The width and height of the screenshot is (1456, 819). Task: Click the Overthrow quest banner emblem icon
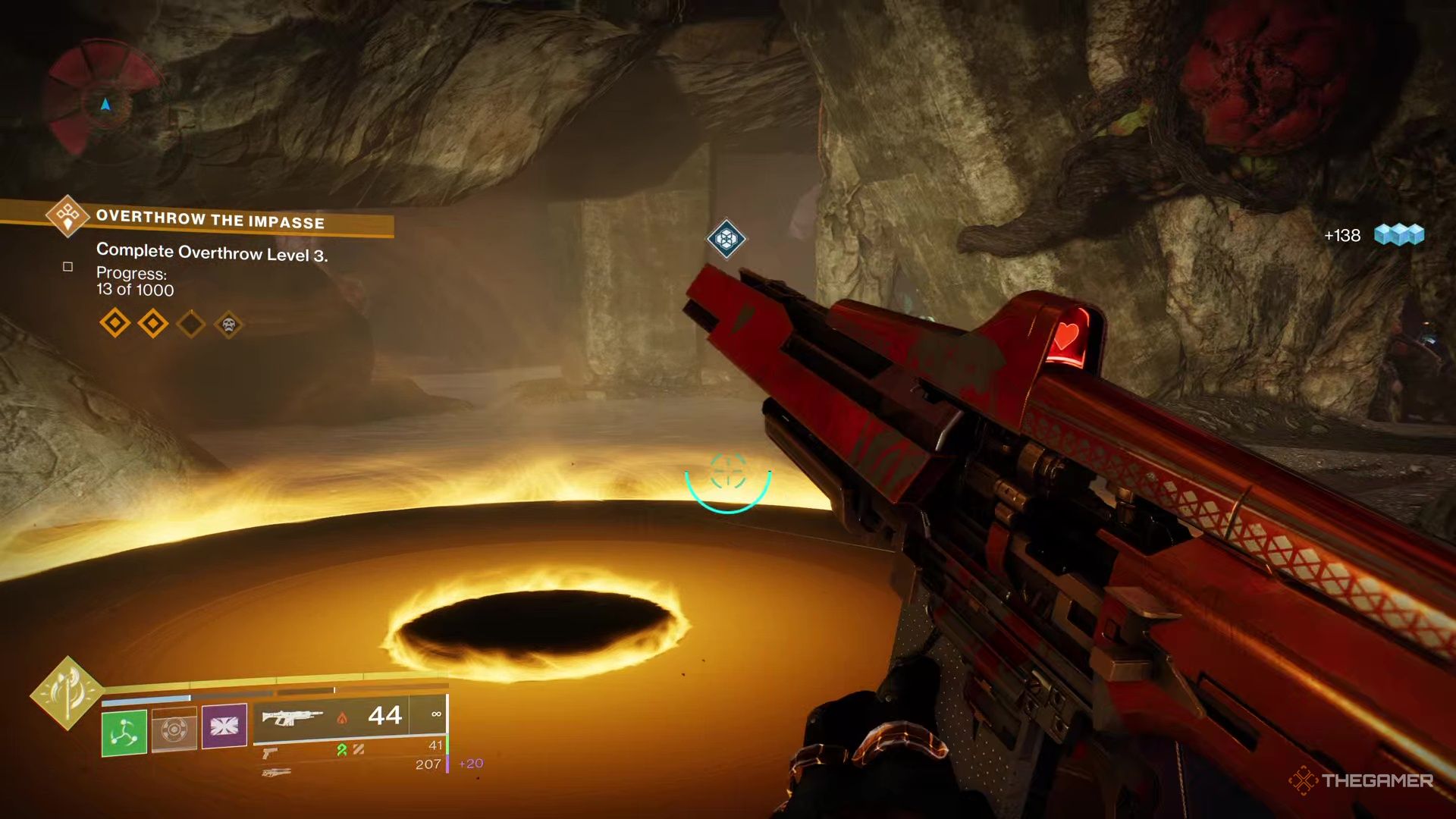67,216
